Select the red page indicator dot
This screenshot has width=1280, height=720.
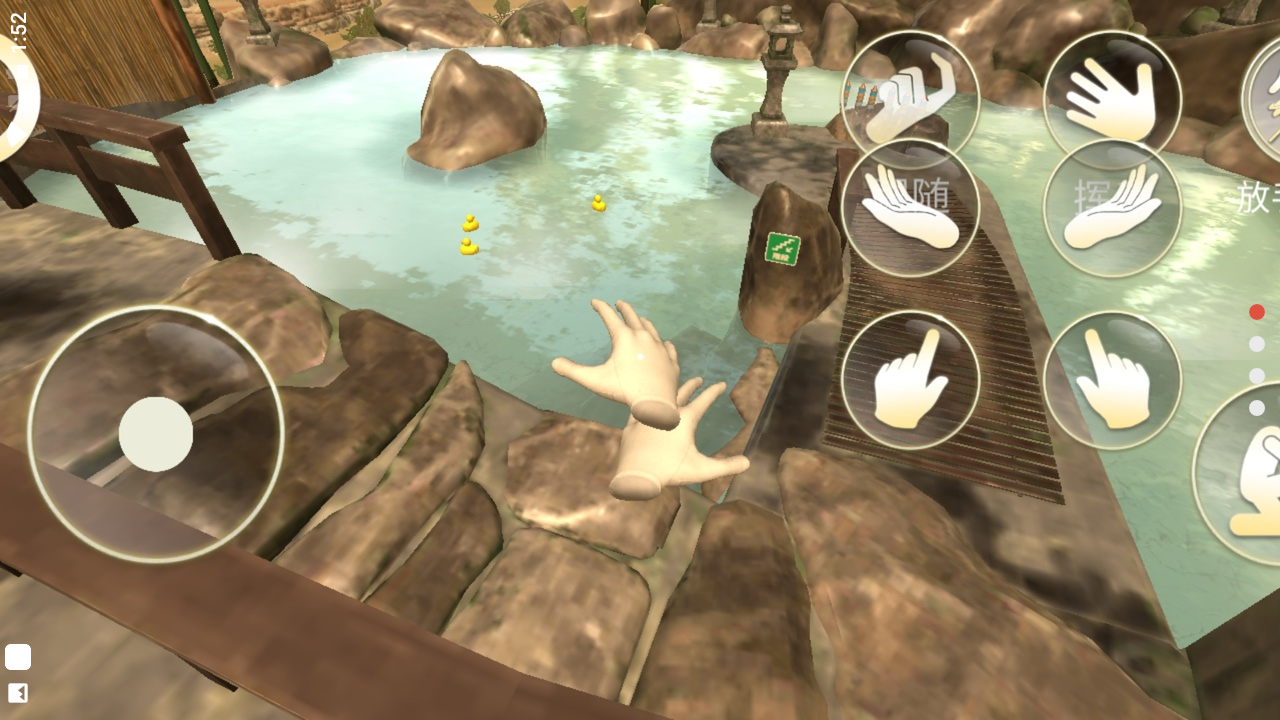pyautogui.click(x=1257, y=312)
